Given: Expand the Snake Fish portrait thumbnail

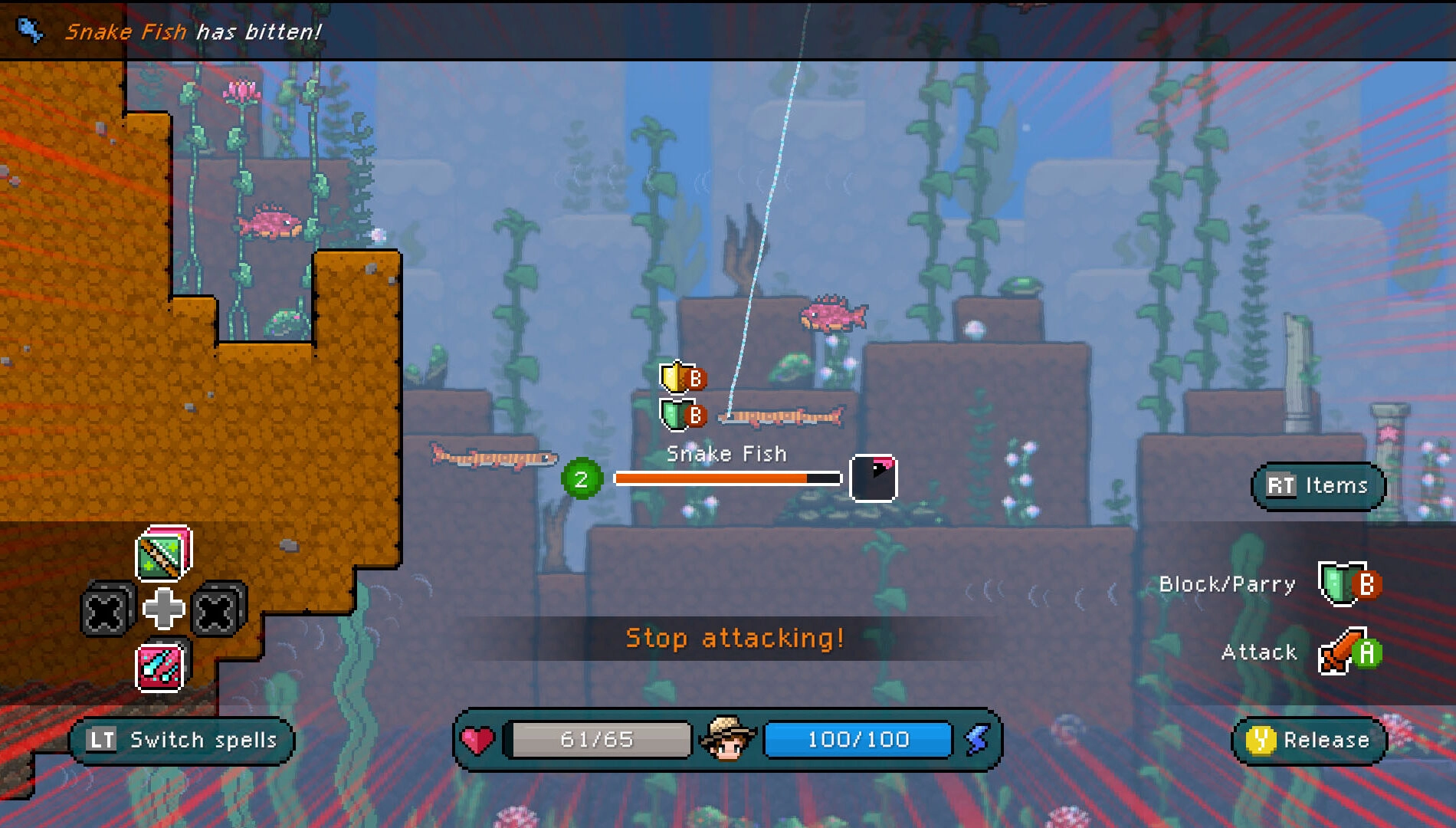Looking at the screenshot, I should coord(873,478).
